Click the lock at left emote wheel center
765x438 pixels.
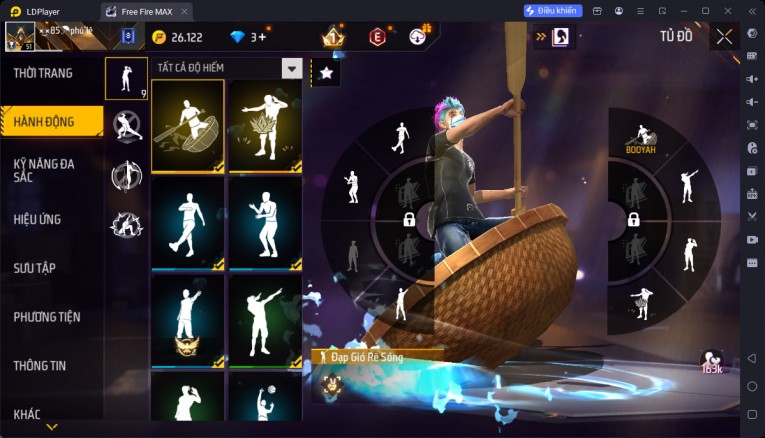point(408,220)
